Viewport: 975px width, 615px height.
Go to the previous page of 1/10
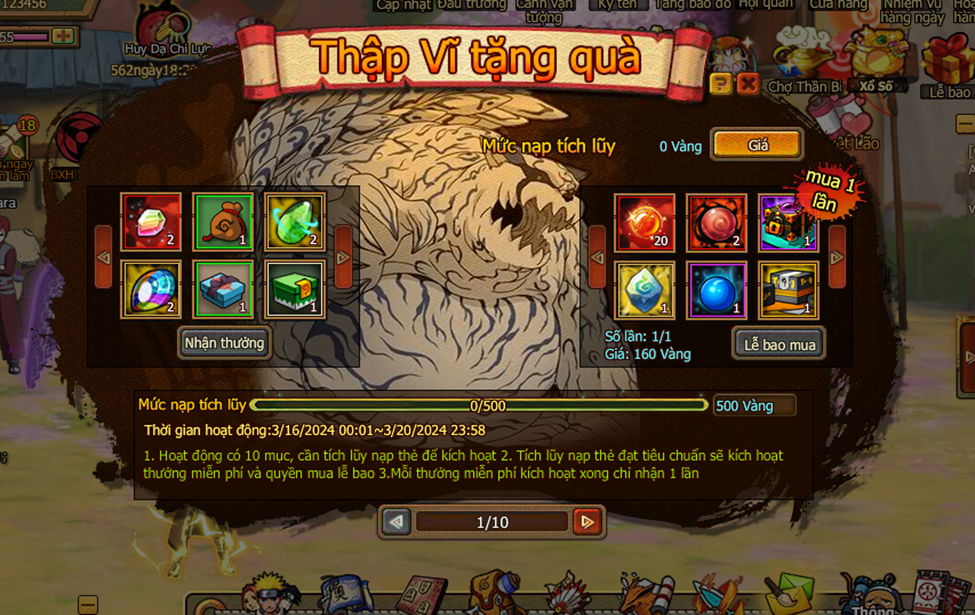click(397, 521)
